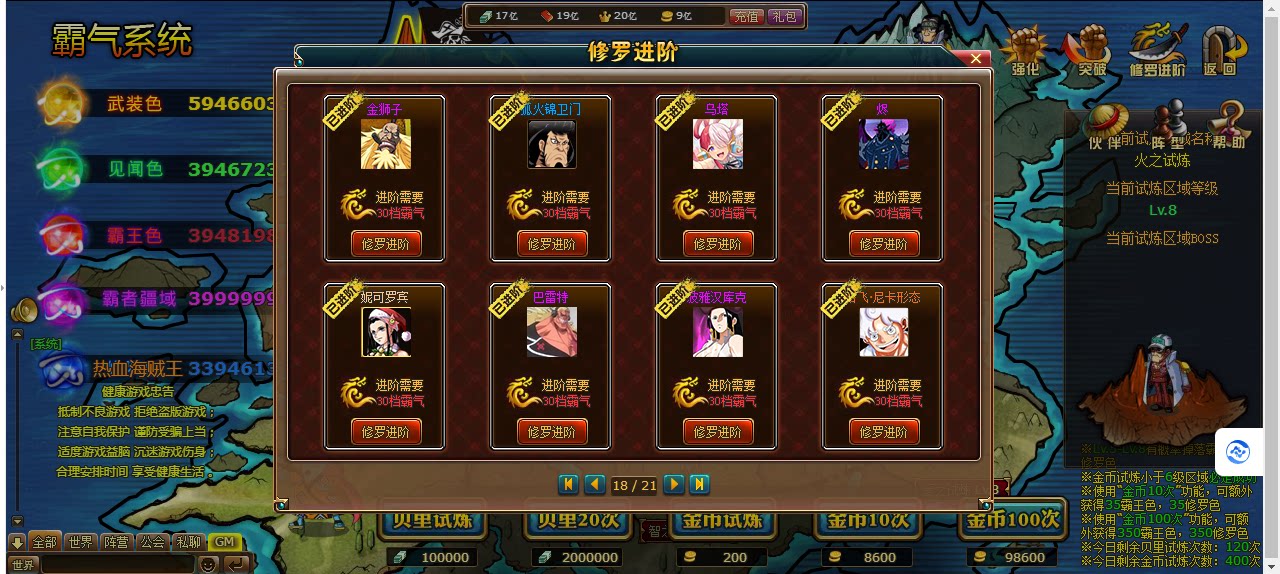Jump to the last page of characters
Image resolution: width=1280 pixels, height=574 pixels.
pyautogui.click(x=700, y=485)
